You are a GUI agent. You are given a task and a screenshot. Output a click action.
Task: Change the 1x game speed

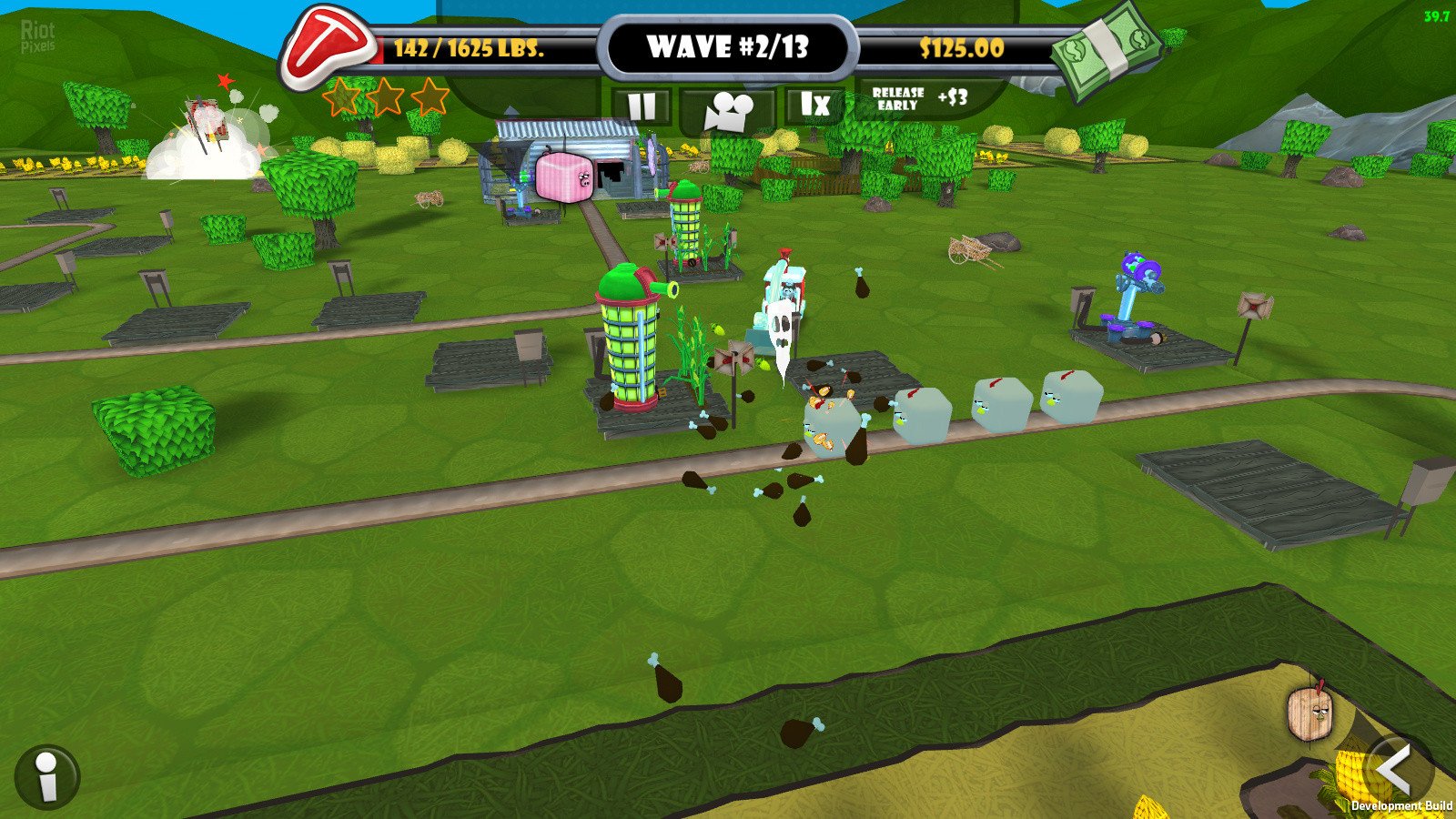(x=815, y=106)
